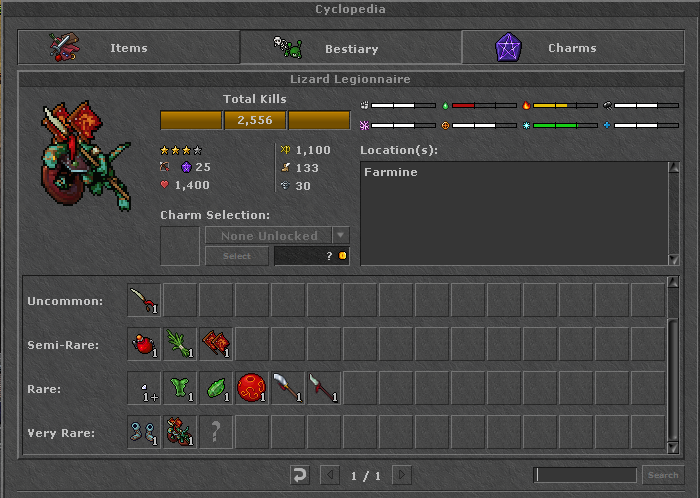Open the Charm Selection dropdown
Screen dimensions: 700x498
[x=341, y=236]
